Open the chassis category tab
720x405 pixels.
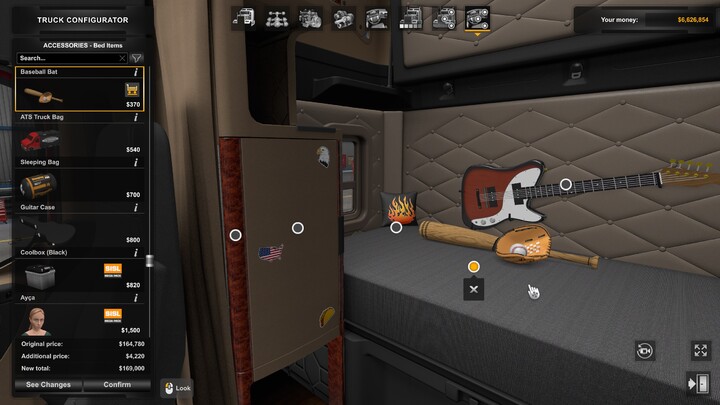pos(278,18)
